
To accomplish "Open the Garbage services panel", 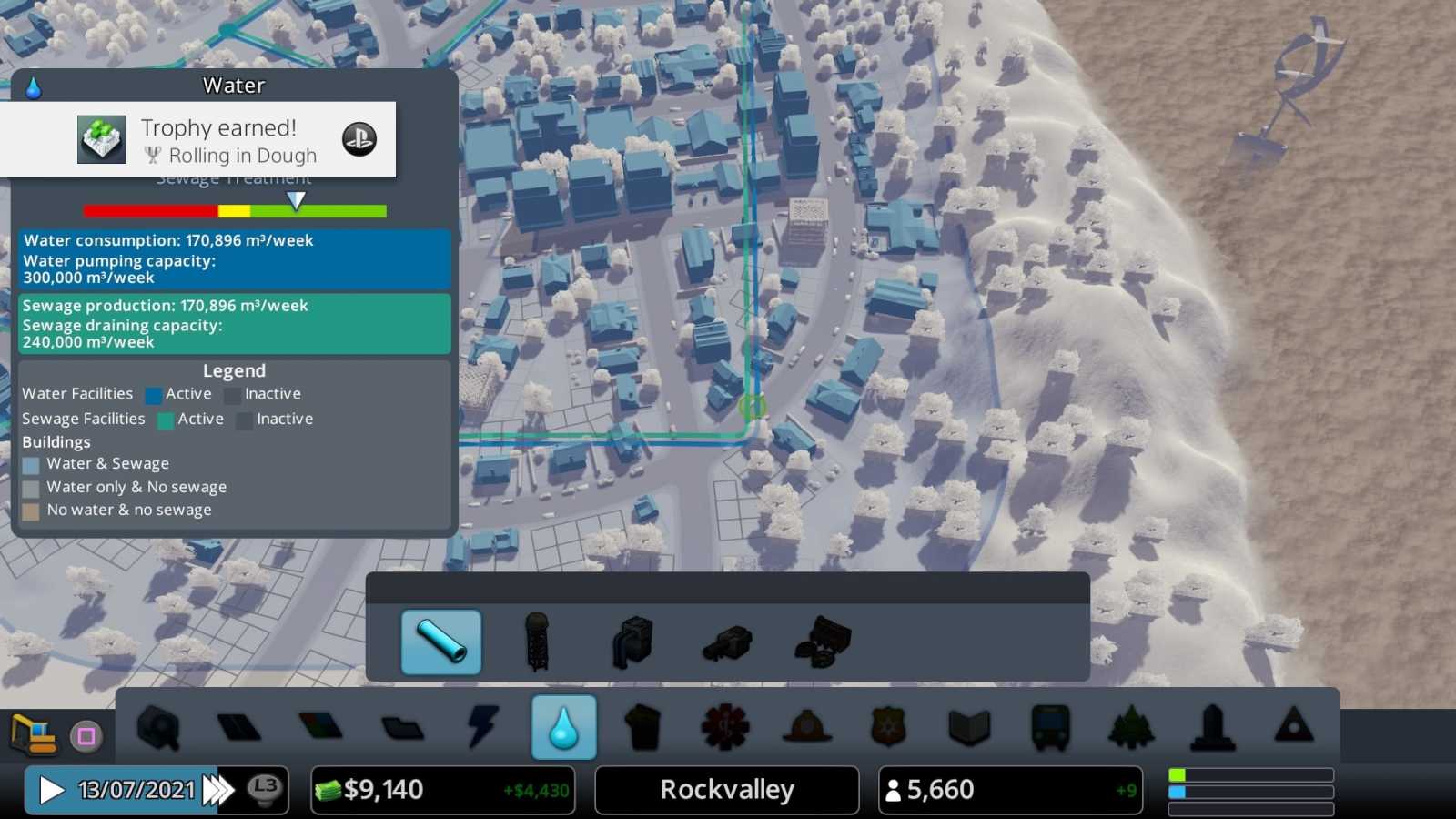I will pos(644,726).
